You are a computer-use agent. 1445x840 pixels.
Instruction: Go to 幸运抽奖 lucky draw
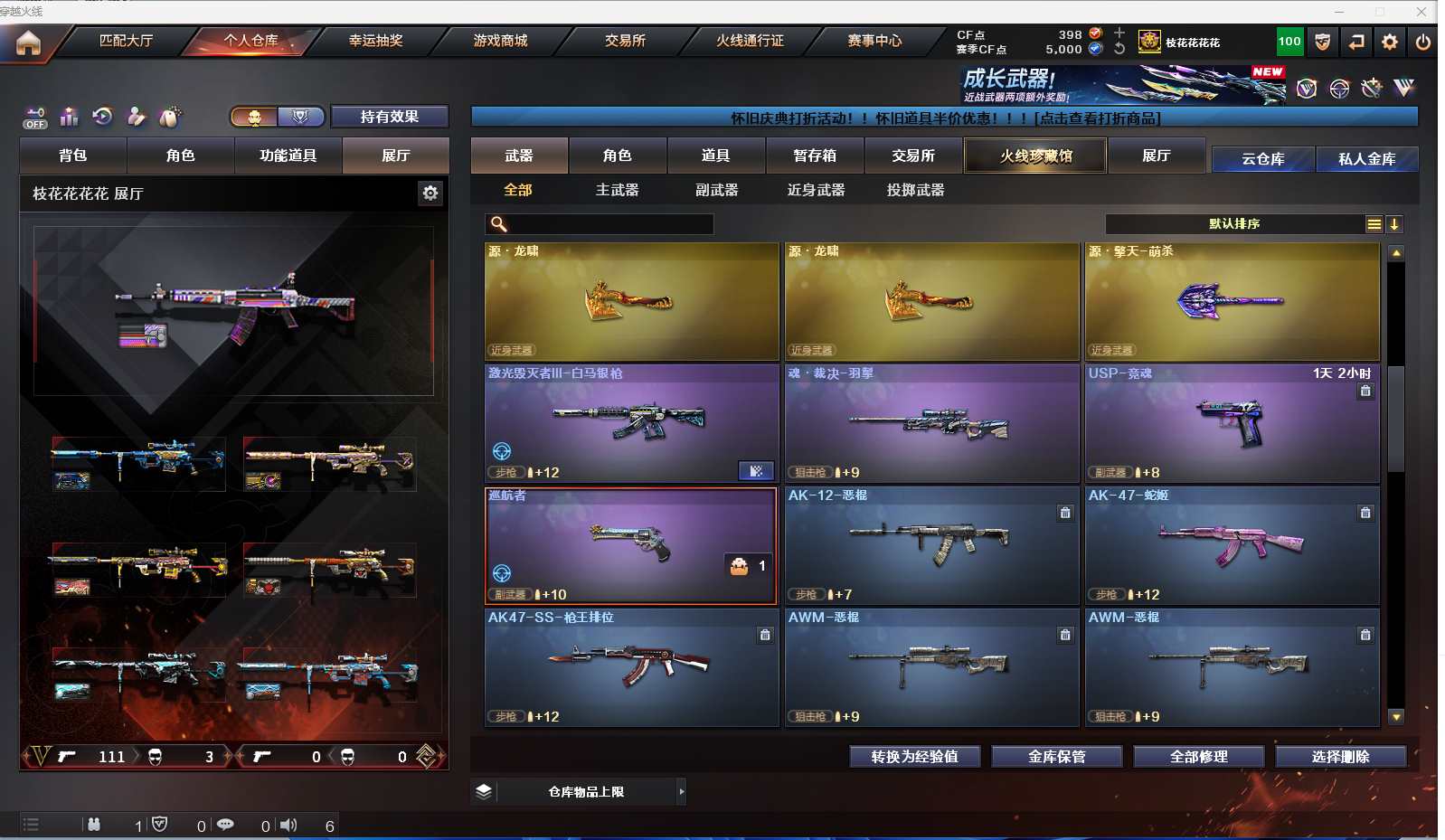pos(375,41)
